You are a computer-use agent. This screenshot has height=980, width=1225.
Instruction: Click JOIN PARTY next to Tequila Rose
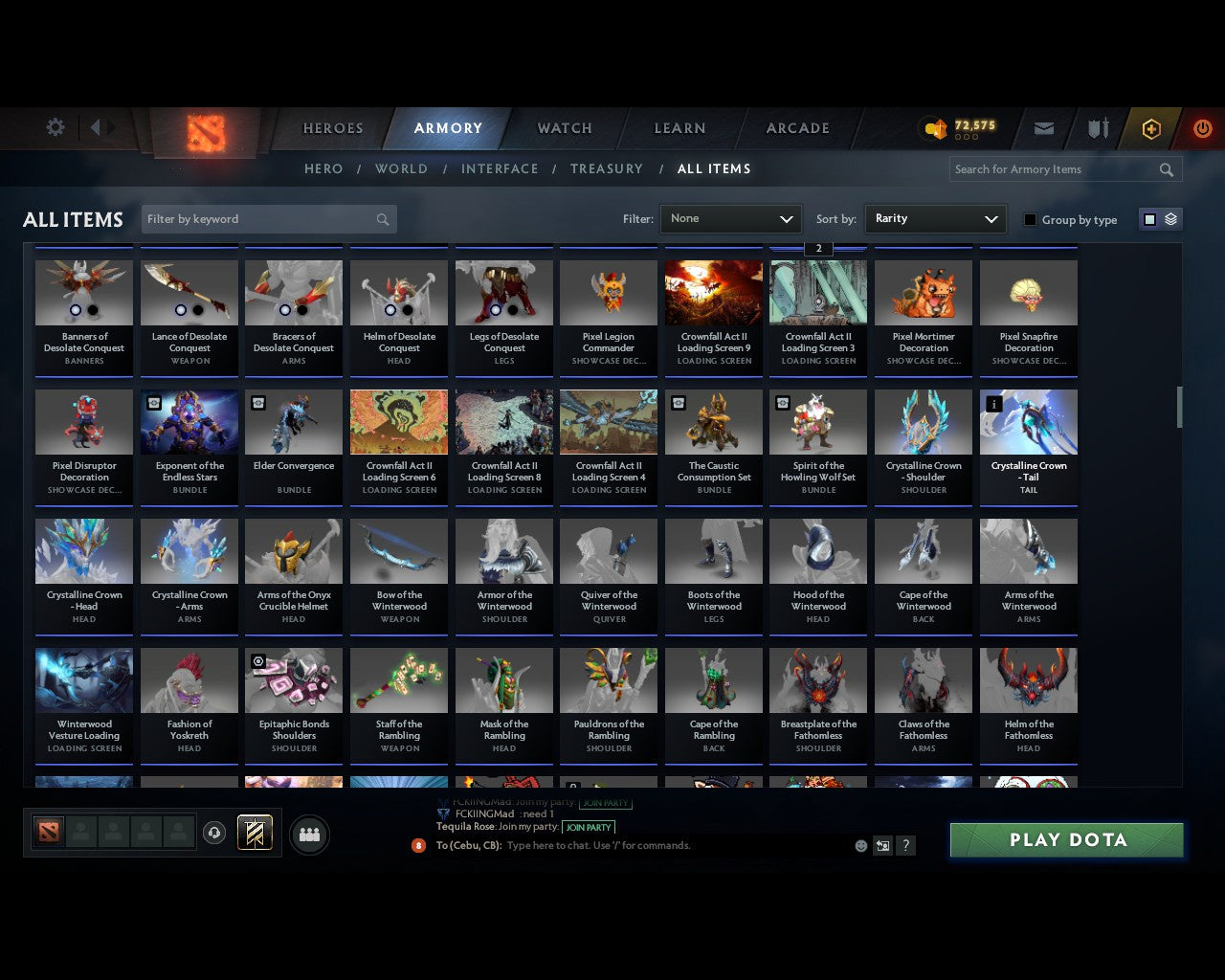[x=589, y=827]
